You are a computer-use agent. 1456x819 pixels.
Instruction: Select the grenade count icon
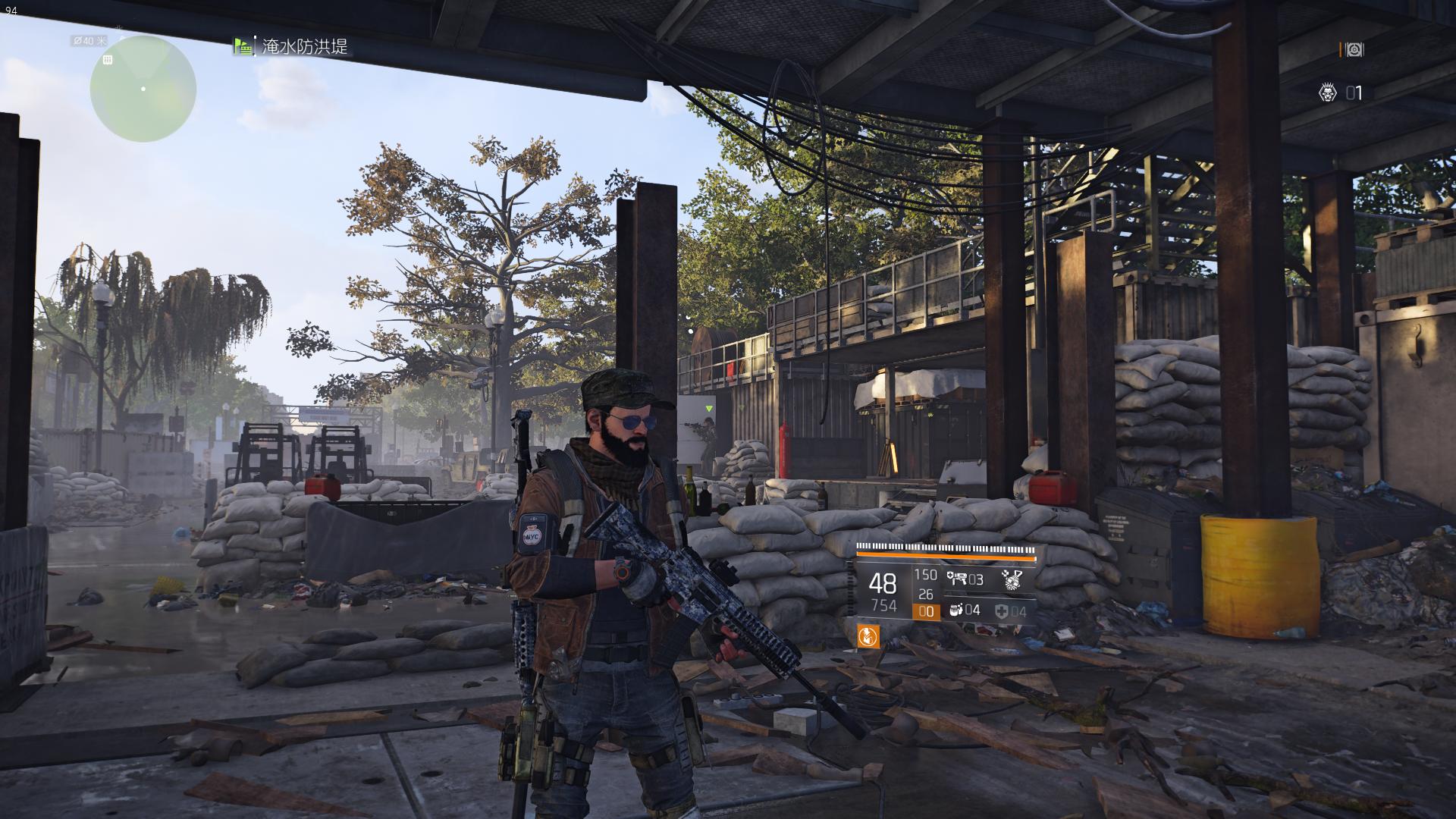tap(955, 610)
